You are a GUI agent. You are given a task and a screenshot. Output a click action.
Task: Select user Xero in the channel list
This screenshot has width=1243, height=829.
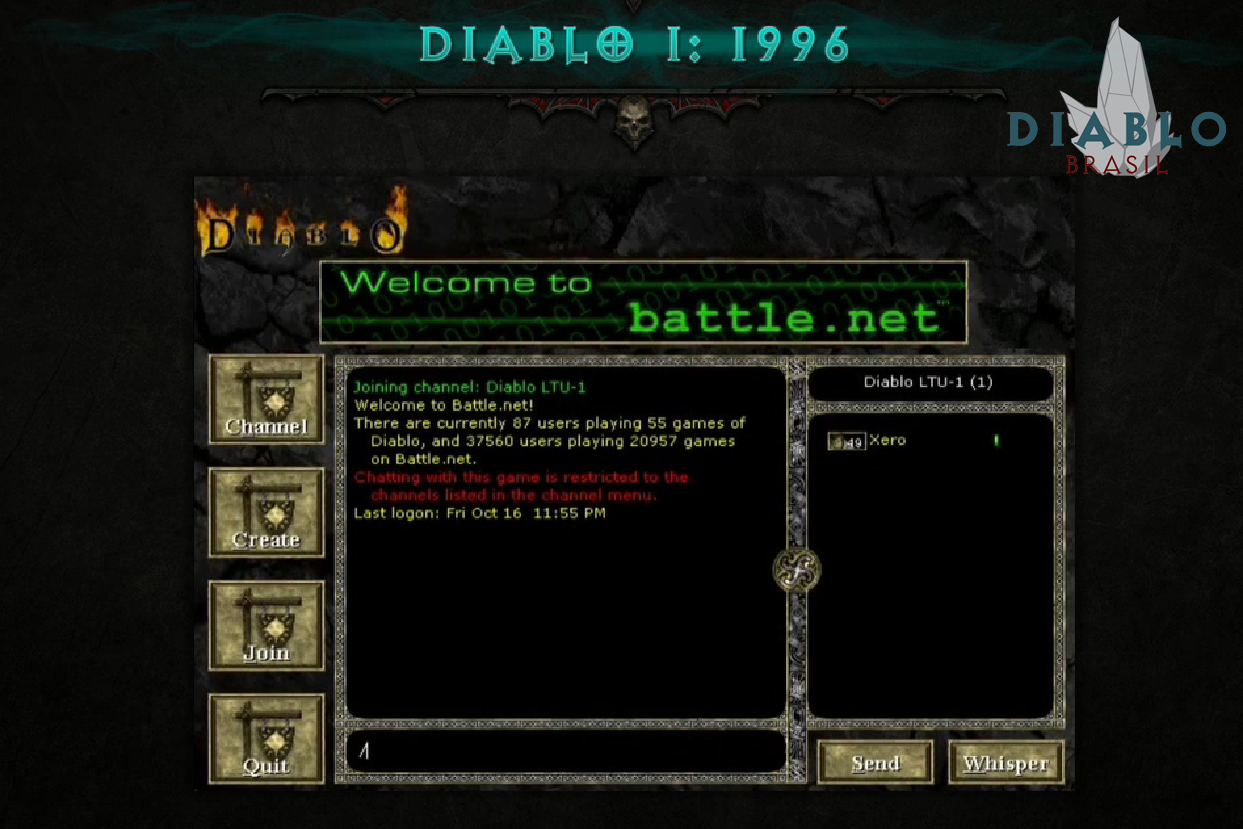coord(887,440)
